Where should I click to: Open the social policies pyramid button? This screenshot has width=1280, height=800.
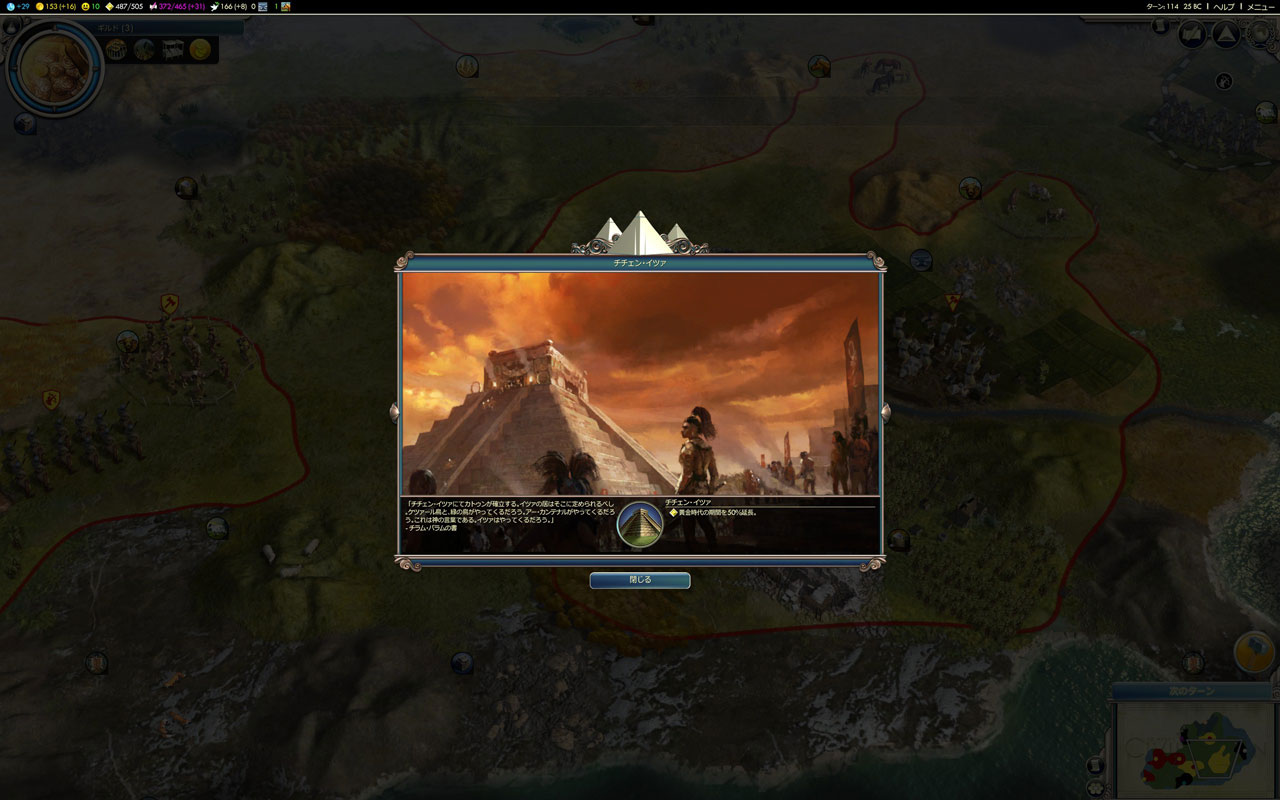(1225, 35)
